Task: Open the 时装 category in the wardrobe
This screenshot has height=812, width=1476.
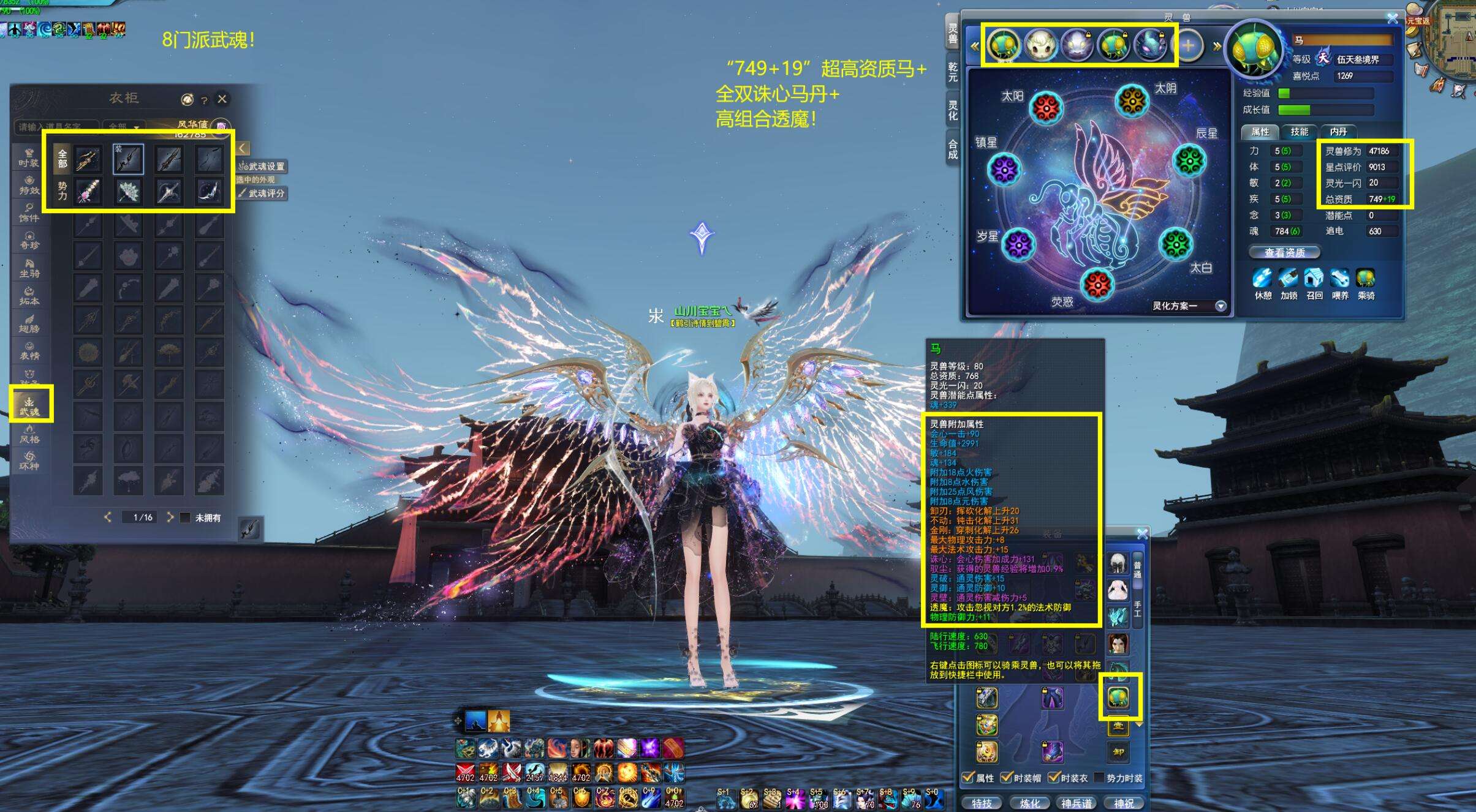Action: [x=29, y=157]
